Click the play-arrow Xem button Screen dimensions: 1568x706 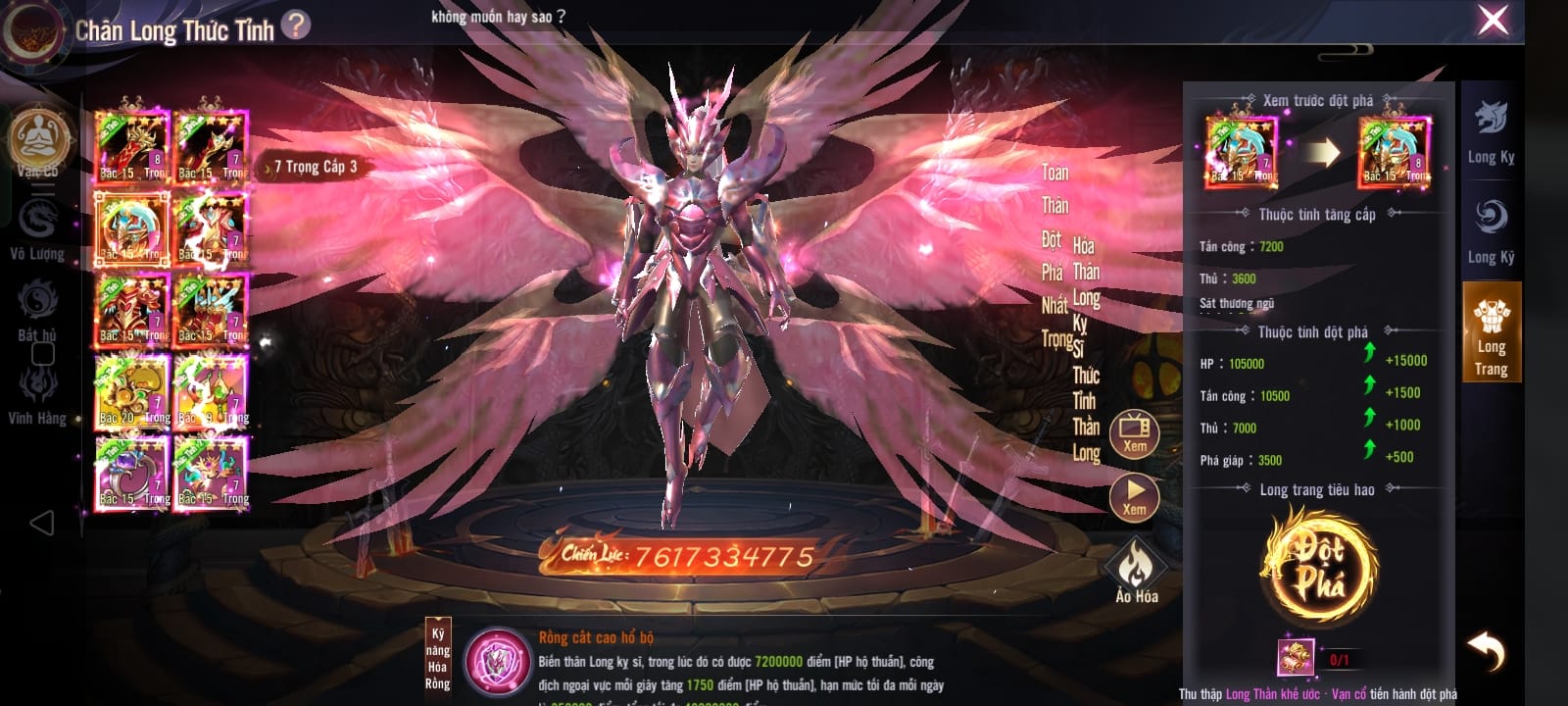click(x=1134, y=496)
